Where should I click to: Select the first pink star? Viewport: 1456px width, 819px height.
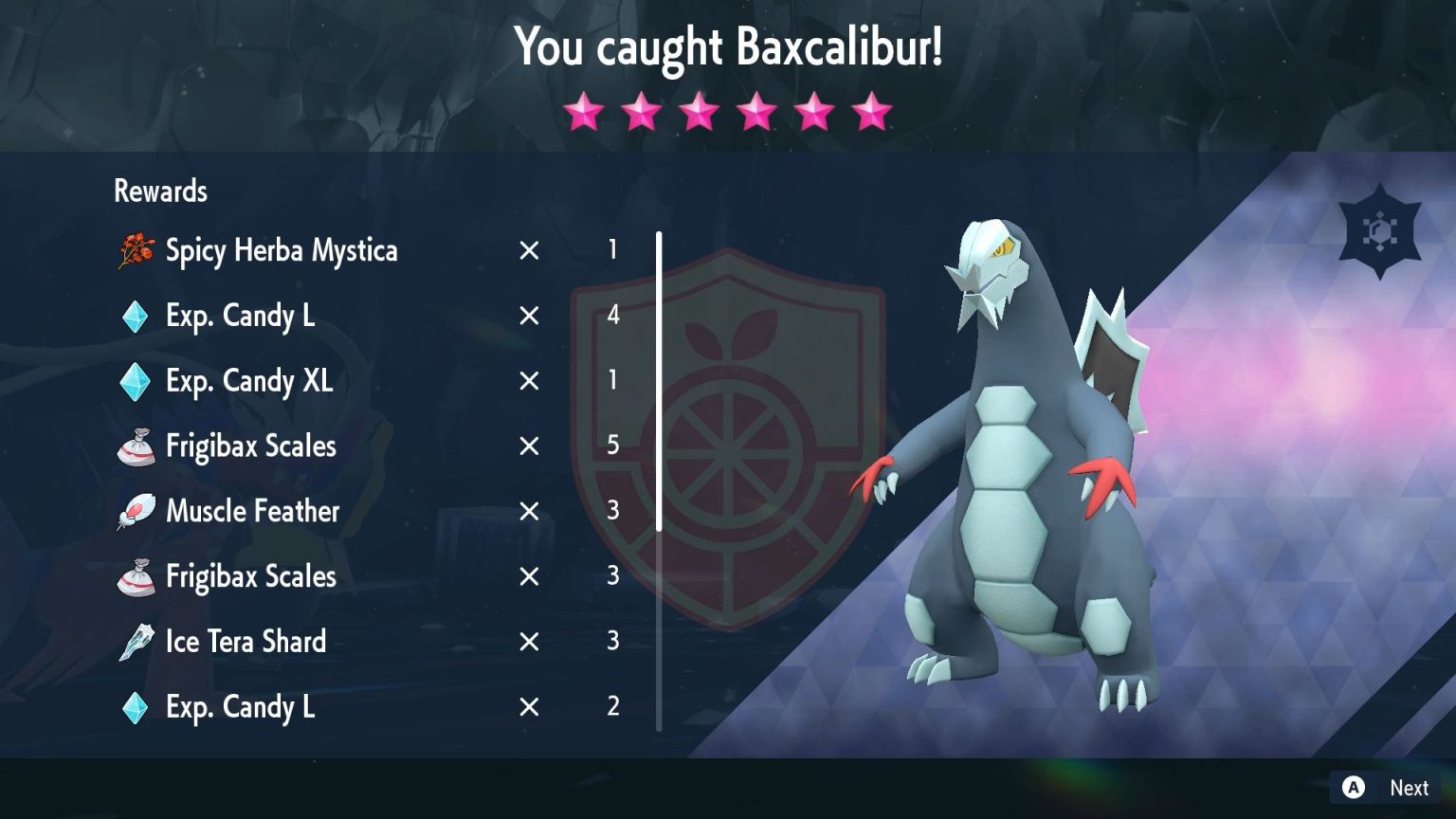582,111
